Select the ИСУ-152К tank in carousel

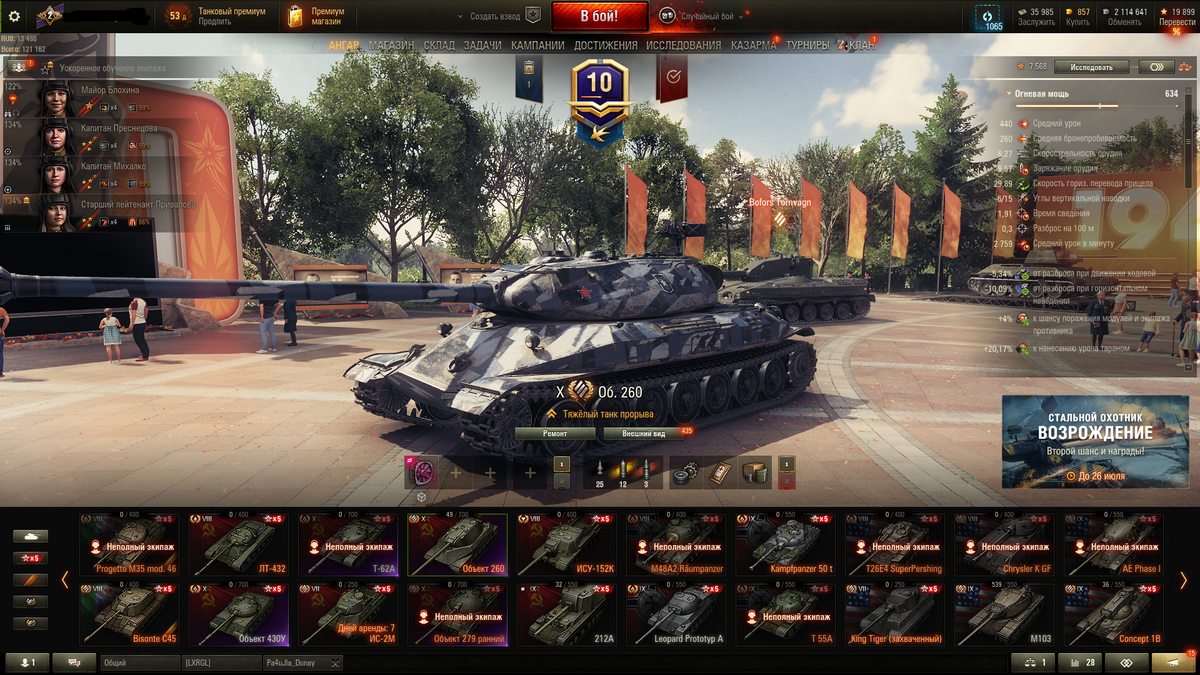[566, 544]
